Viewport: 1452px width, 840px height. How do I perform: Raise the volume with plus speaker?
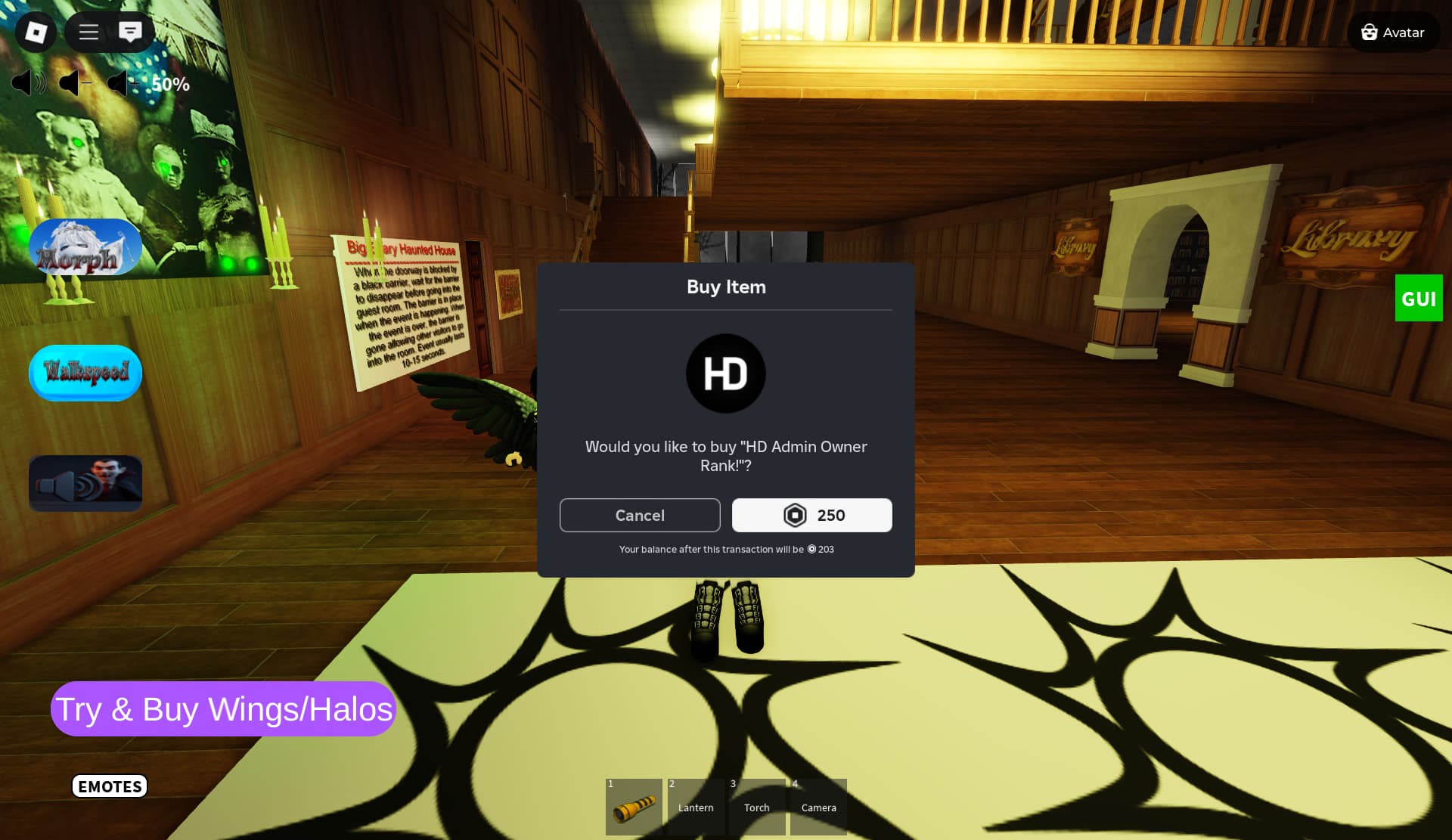tap(121, 83)
